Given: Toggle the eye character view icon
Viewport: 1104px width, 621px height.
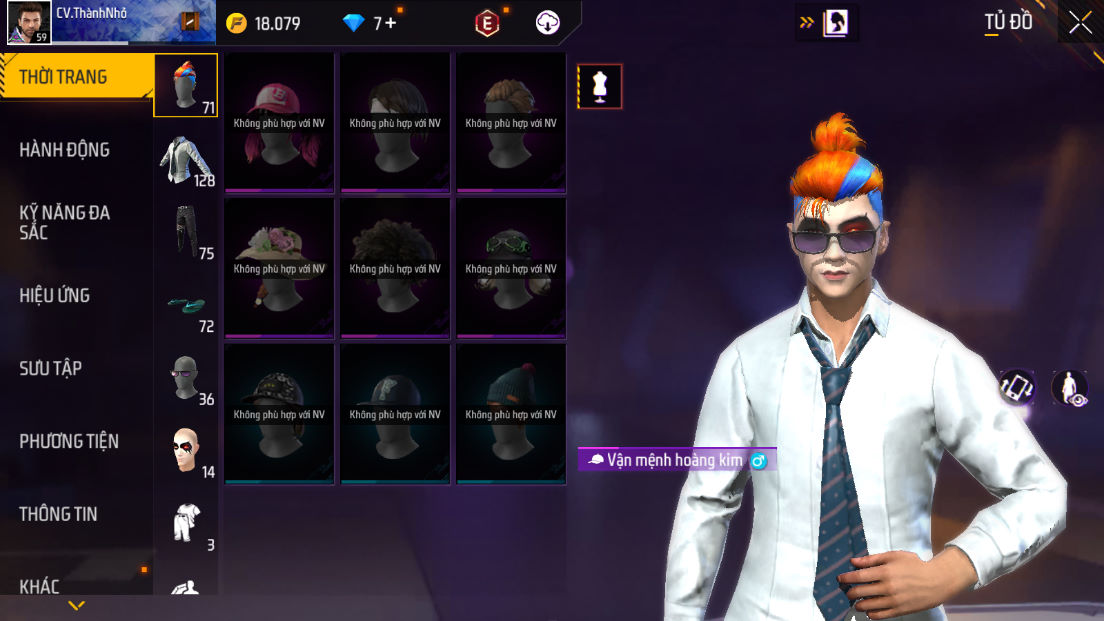Looking at the screenshot, I should tap(1069, 388).
